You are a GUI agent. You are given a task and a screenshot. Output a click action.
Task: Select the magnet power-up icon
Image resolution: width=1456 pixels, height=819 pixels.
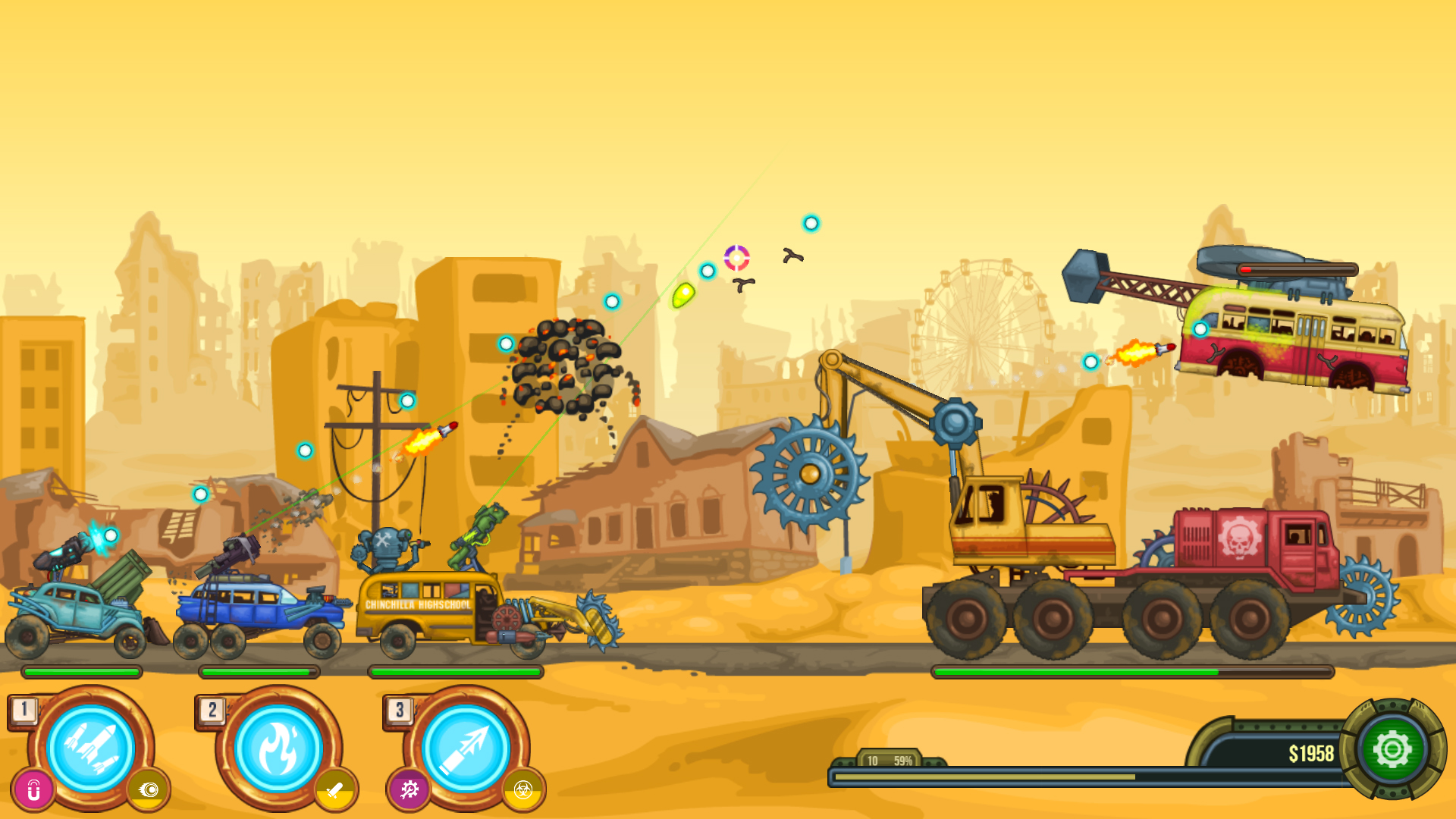coord(31,789)
